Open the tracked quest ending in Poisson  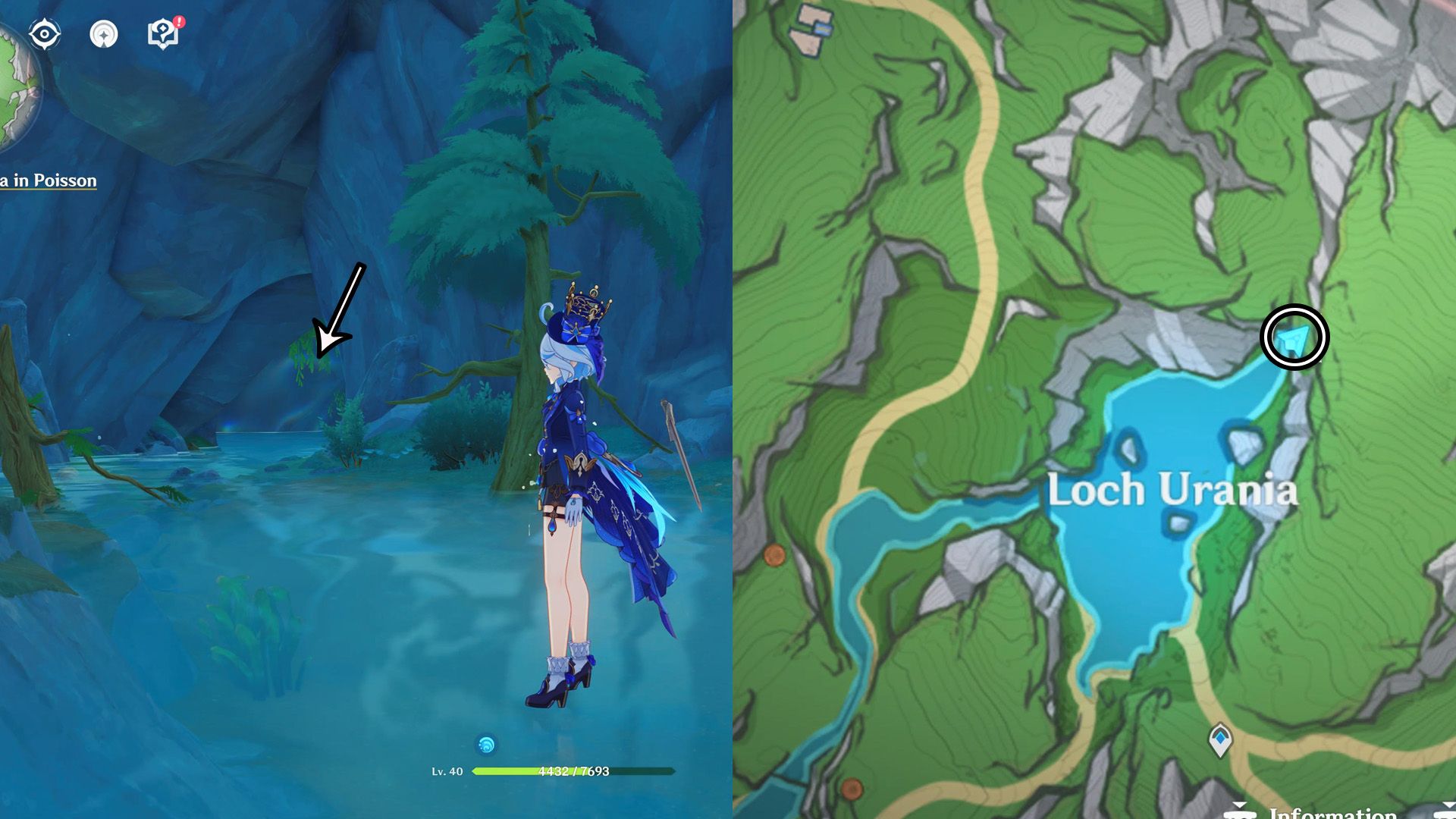coord(49,180)
